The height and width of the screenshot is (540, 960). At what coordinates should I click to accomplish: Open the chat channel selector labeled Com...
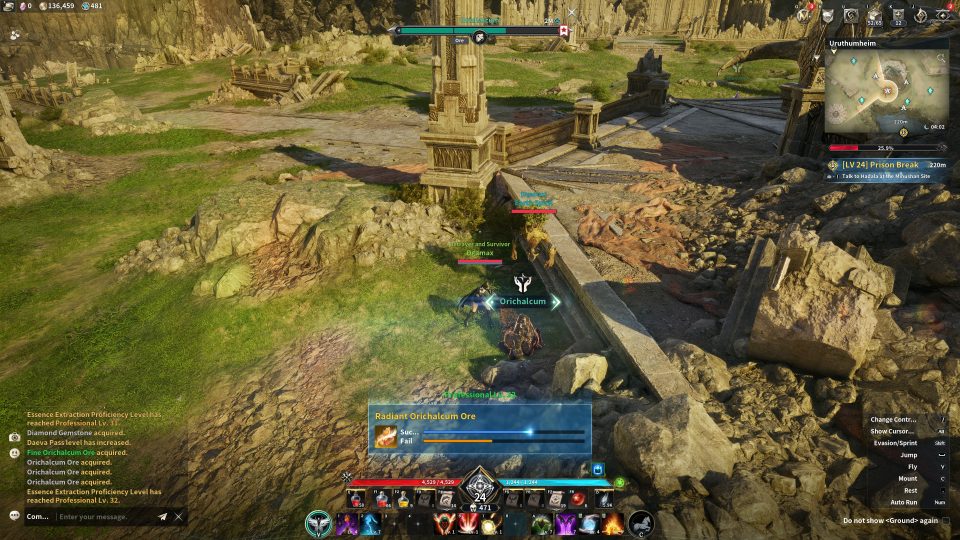pos(38,517)
